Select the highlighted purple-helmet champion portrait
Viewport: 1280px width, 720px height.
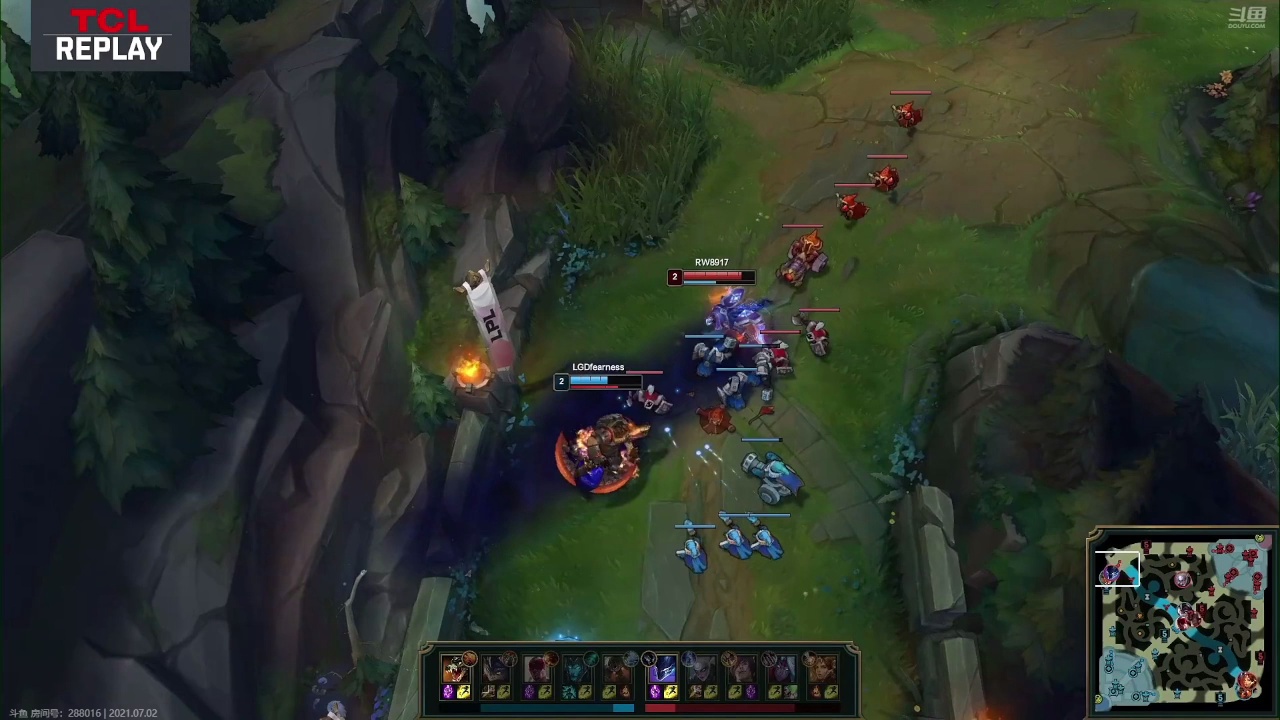pos(662,668)
